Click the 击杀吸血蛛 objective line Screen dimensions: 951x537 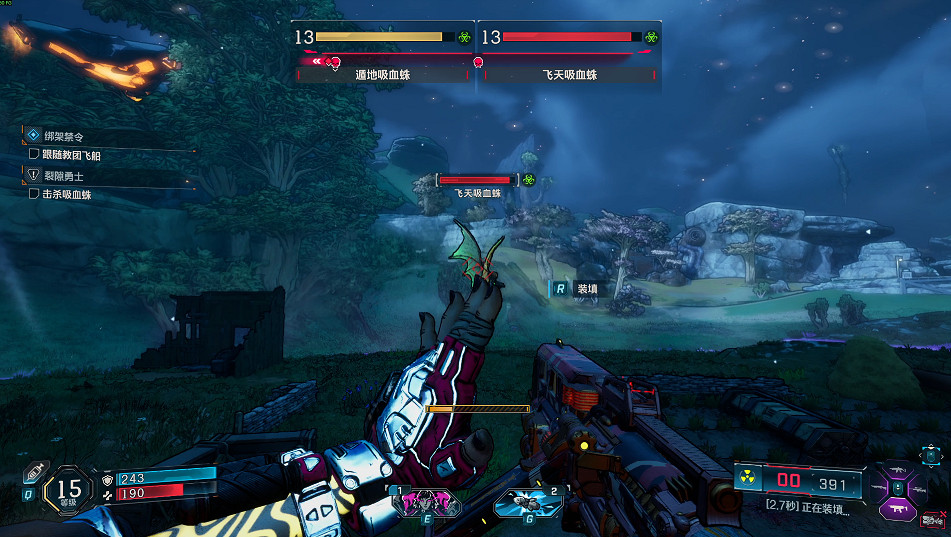click(66, 195)
